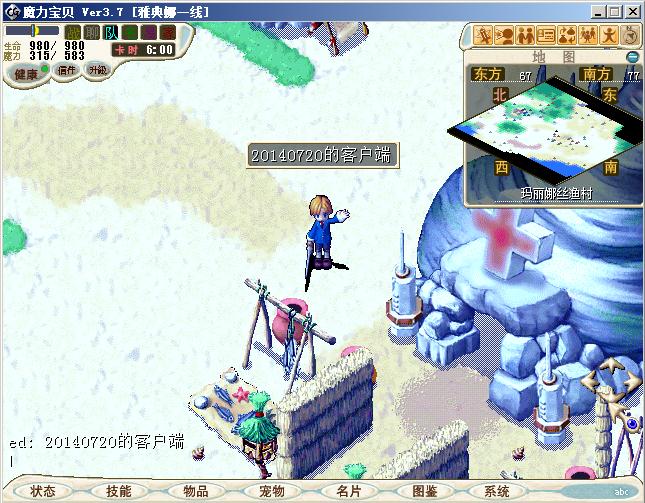
Task: Click the 健康 health button
Action: pyautogui.click(x=26, y=73)
